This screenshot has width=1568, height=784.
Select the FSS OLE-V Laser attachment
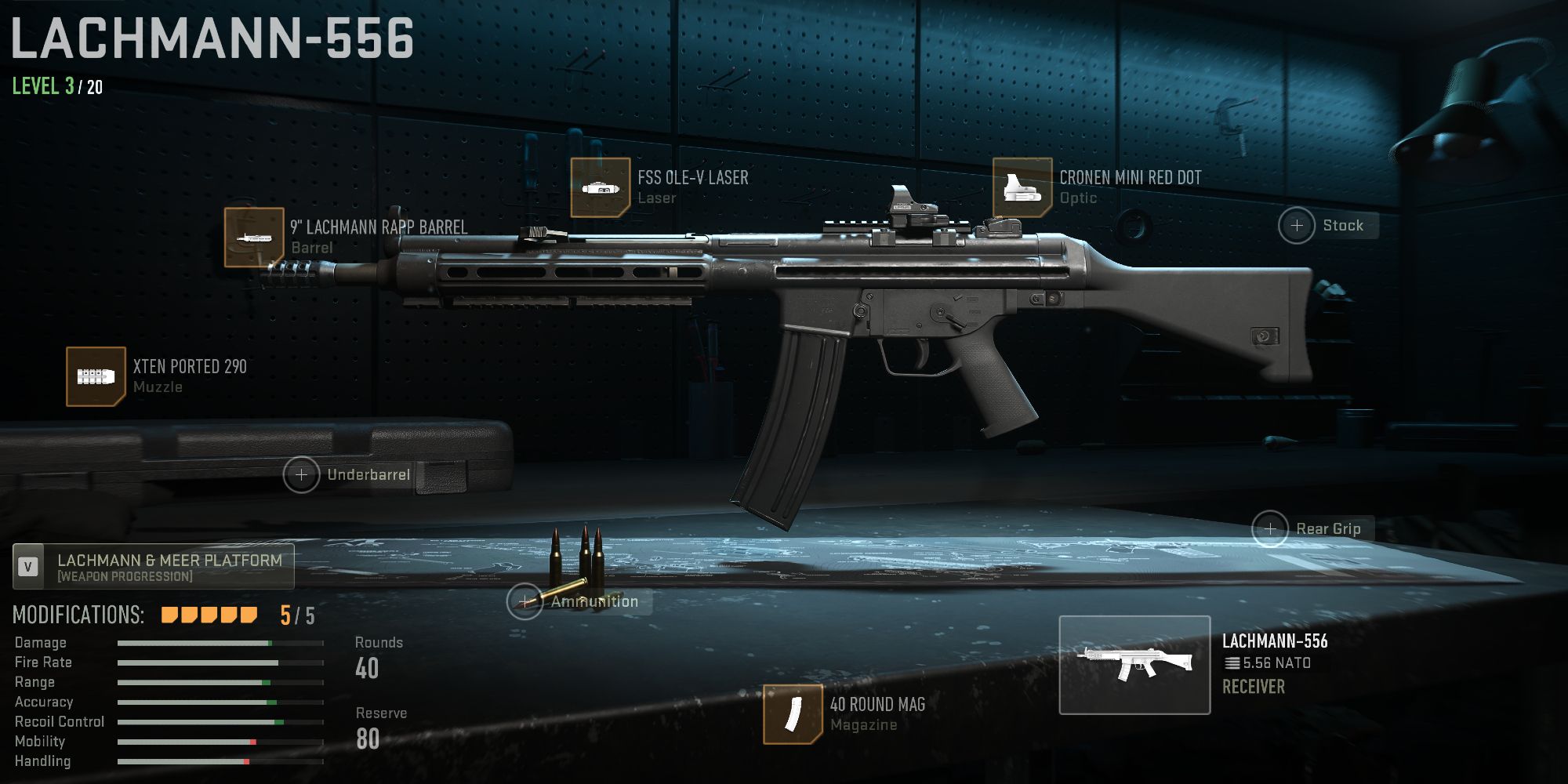pos(602,187)
